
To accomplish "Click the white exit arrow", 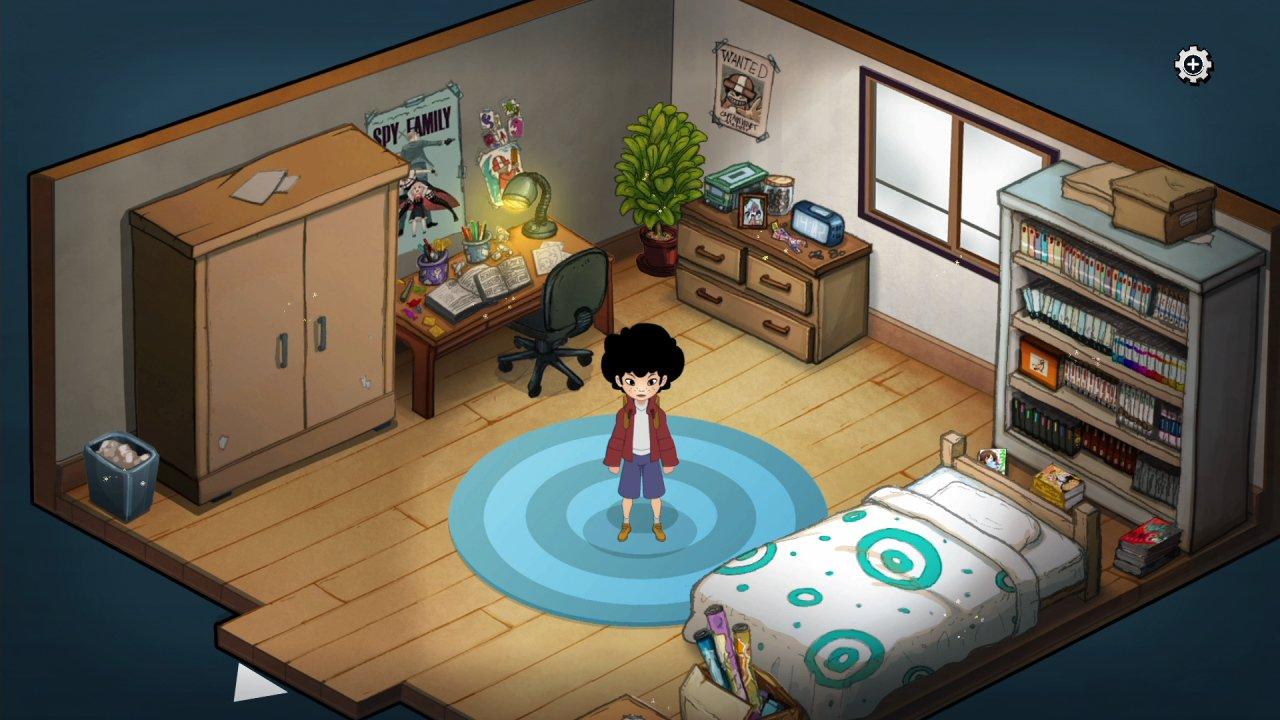I will point(252,681).
